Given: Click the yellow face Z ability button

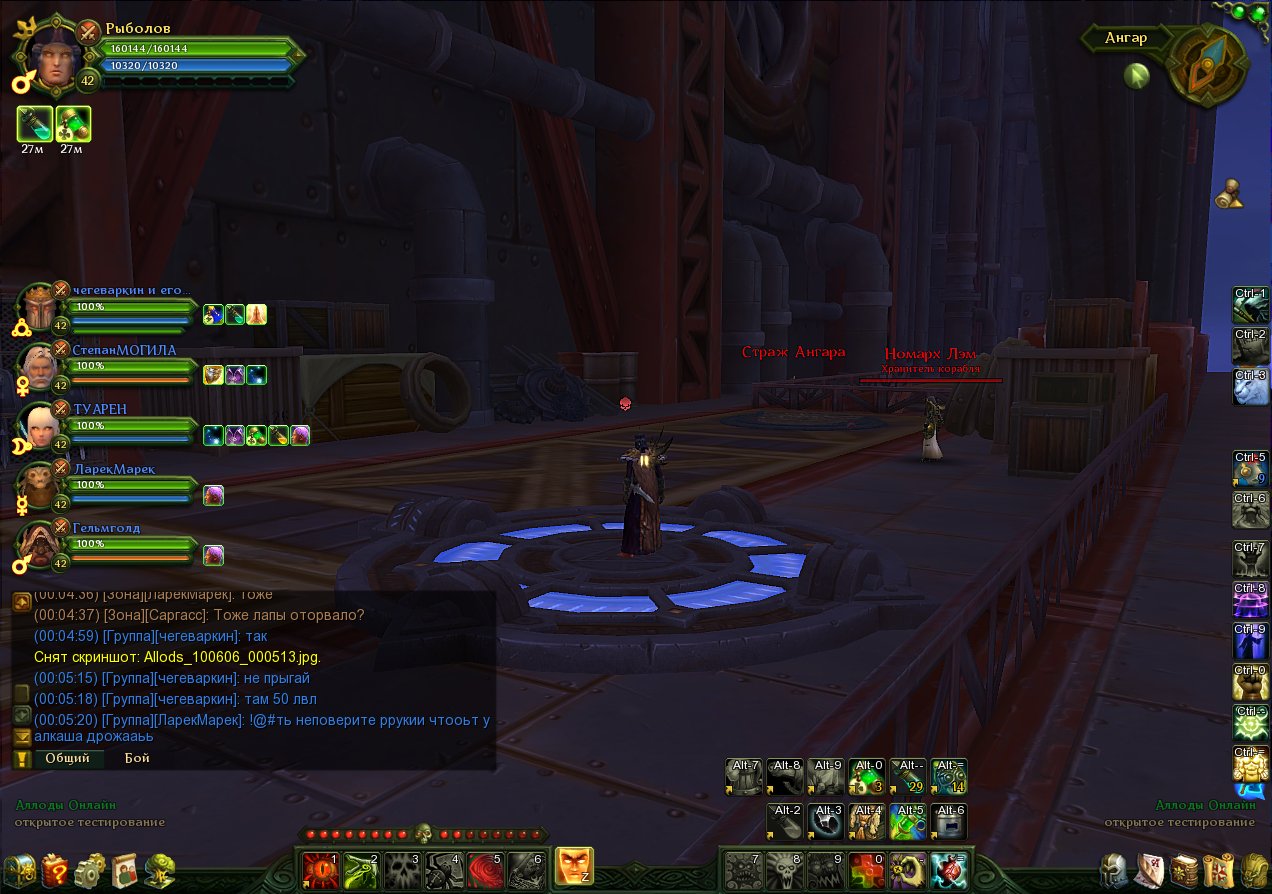Looking at the screenshot, I should click(x=574, y=866).
